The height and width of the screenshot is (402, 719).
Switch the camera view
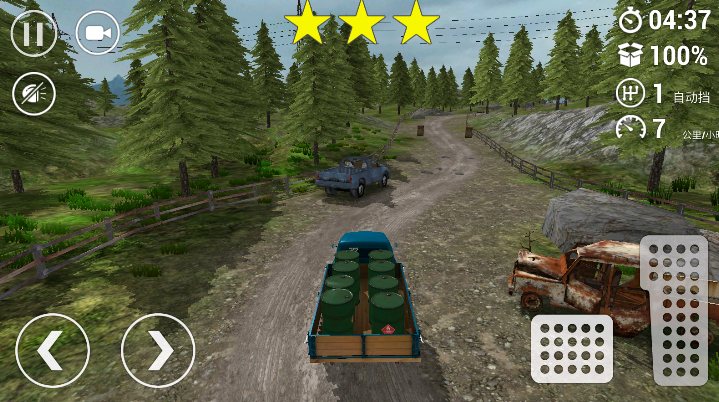pyautogui.click(x=97, y=33)
